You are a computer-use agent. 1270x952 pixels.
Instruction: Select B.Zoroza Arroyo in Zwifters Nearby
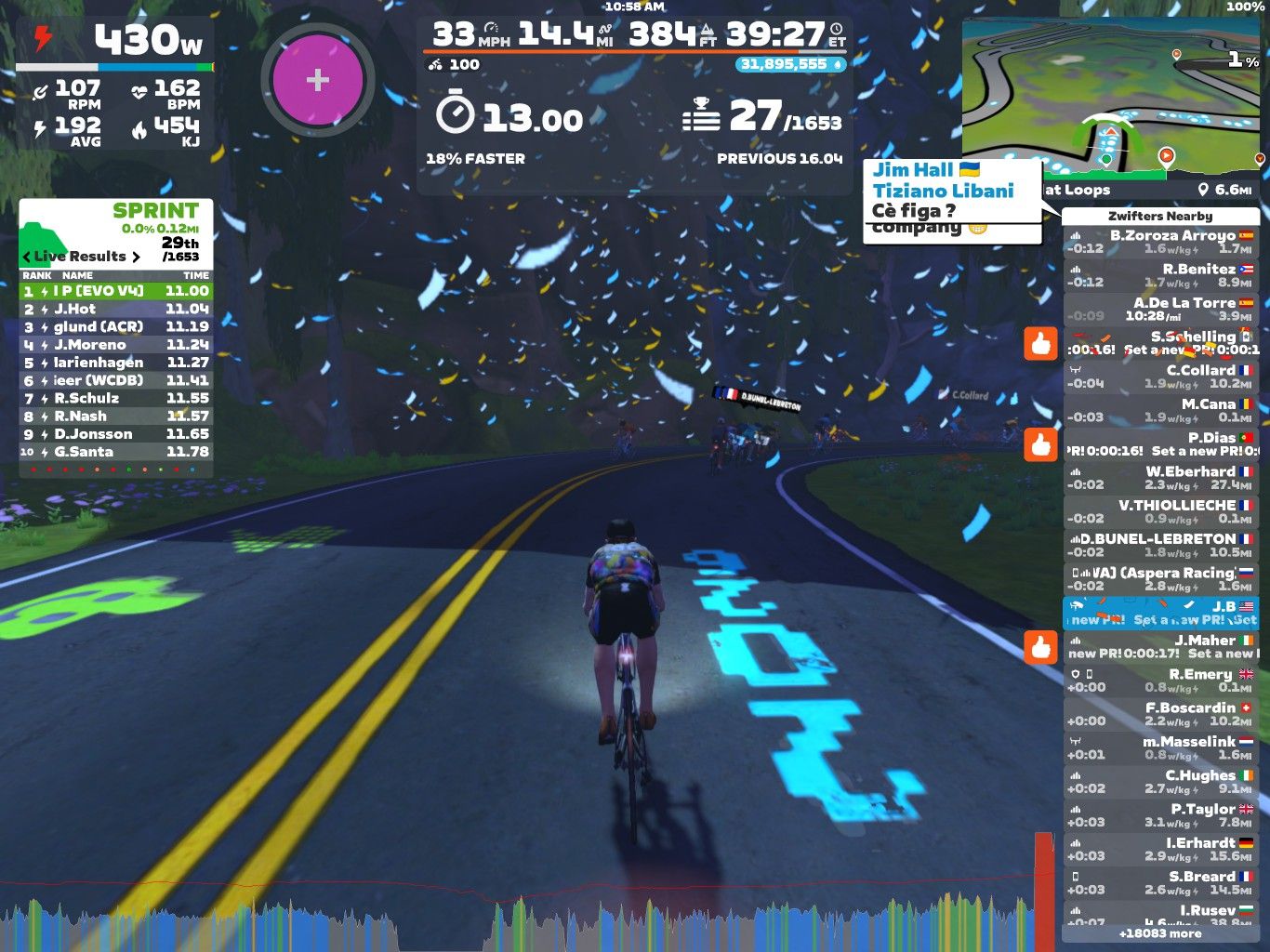[x=1160, y=242]
